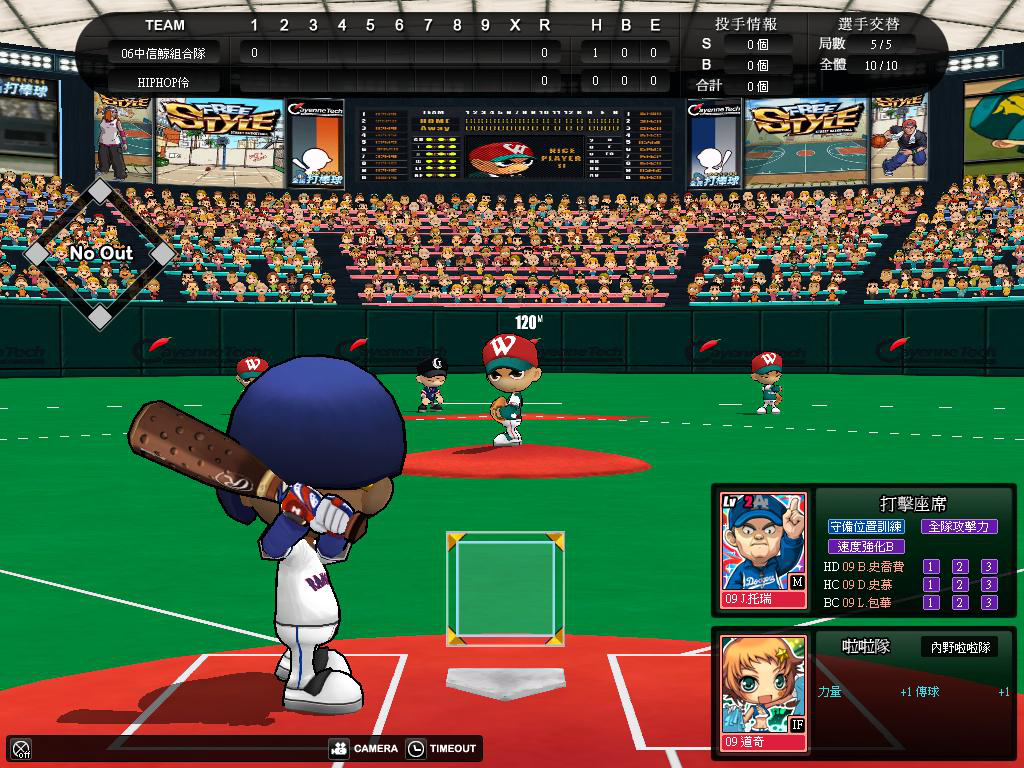Choose button 1 for HD 09 B.史喬費
1024x768 pixels.
931,567
